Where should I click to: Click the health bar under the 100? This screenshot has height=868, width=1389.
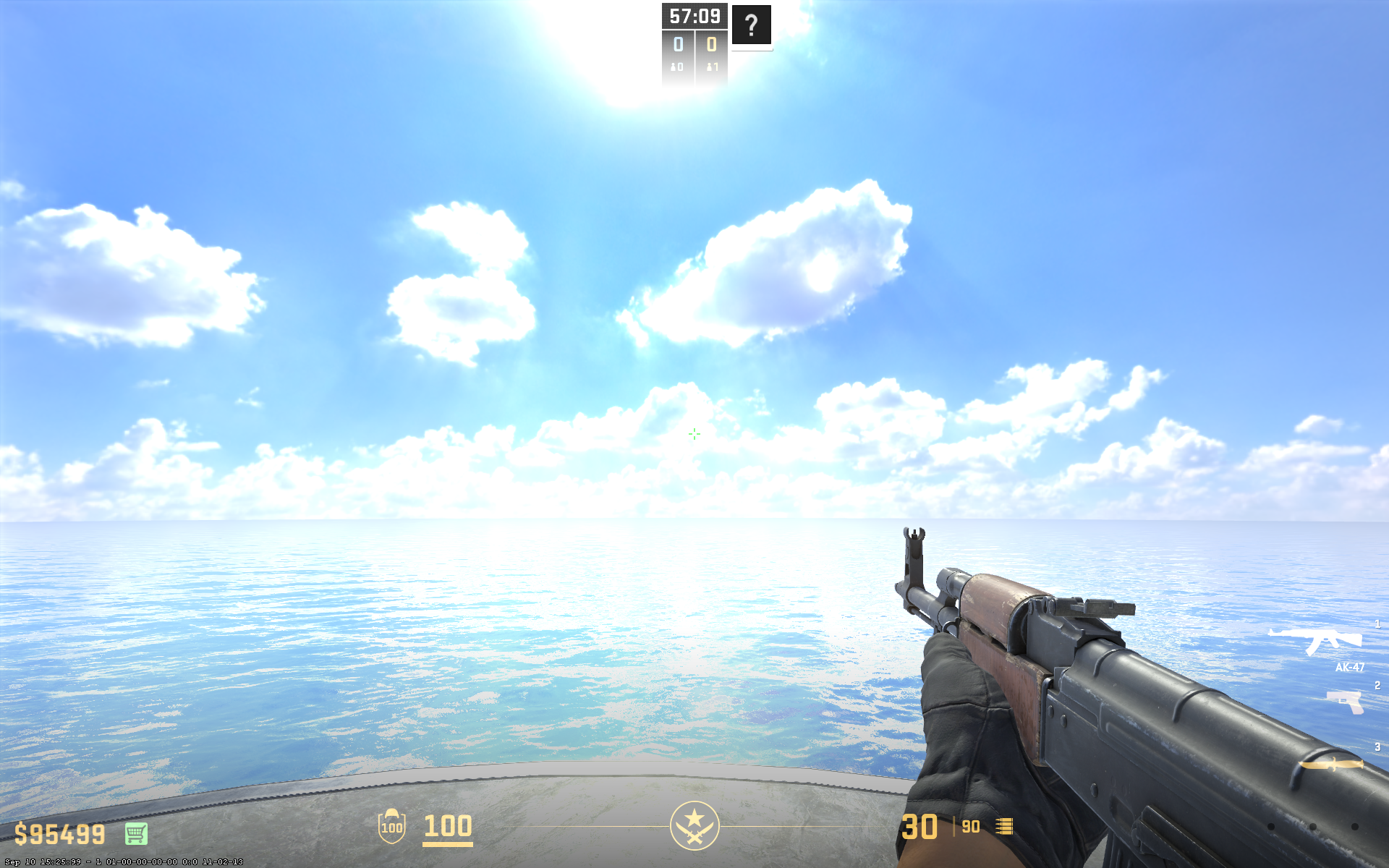(x=446, y=846)
